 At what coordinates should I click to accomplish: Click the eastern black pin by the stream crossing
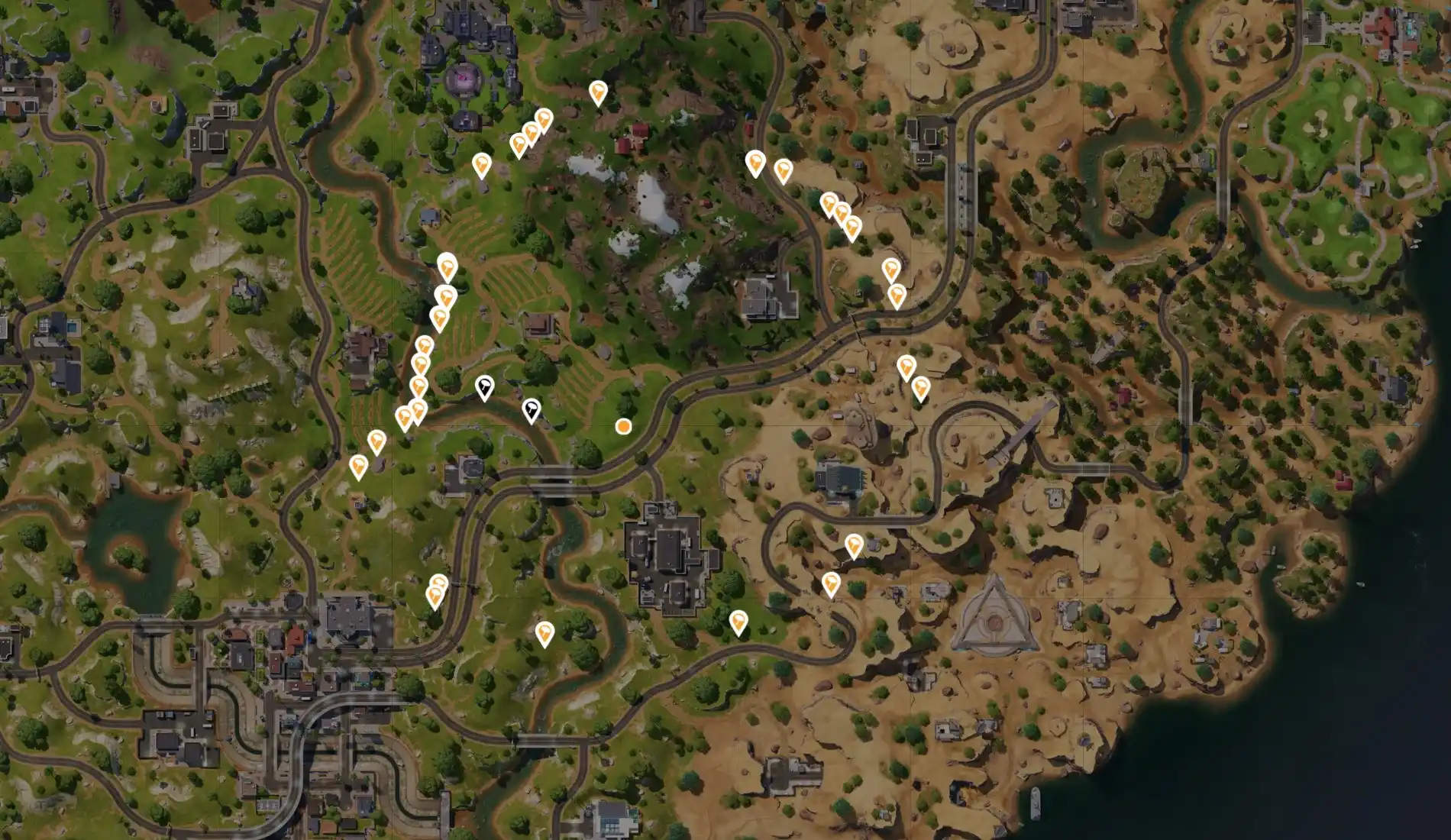point(532,409)
